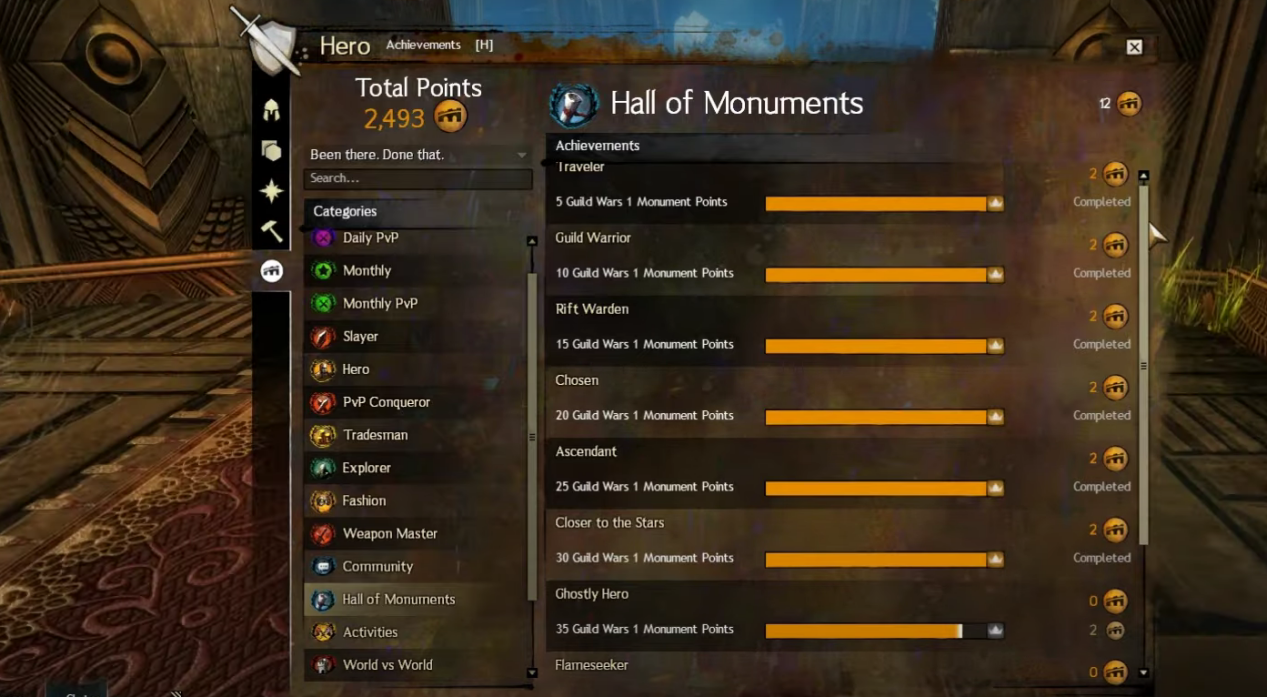Show the Hero achievement category
This screenshot has height=697, width=1267.
[355, 370]
